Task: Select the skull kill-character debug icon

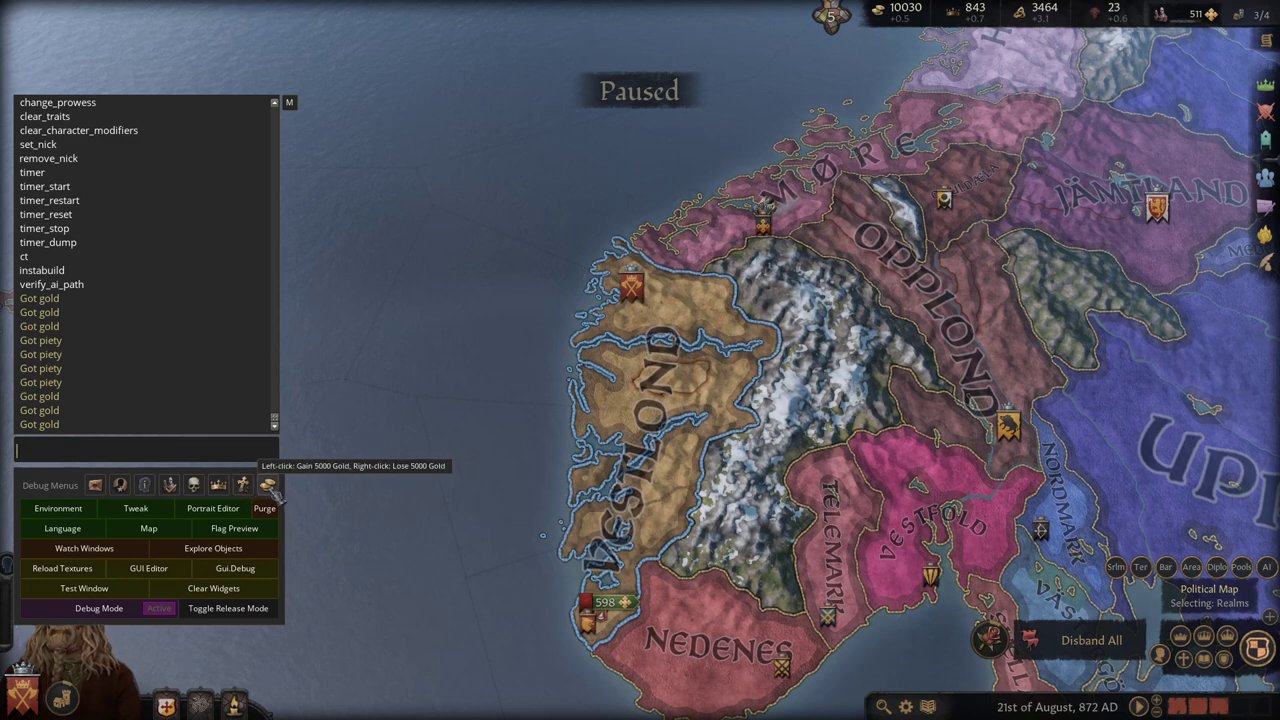Action: (193, 485)
